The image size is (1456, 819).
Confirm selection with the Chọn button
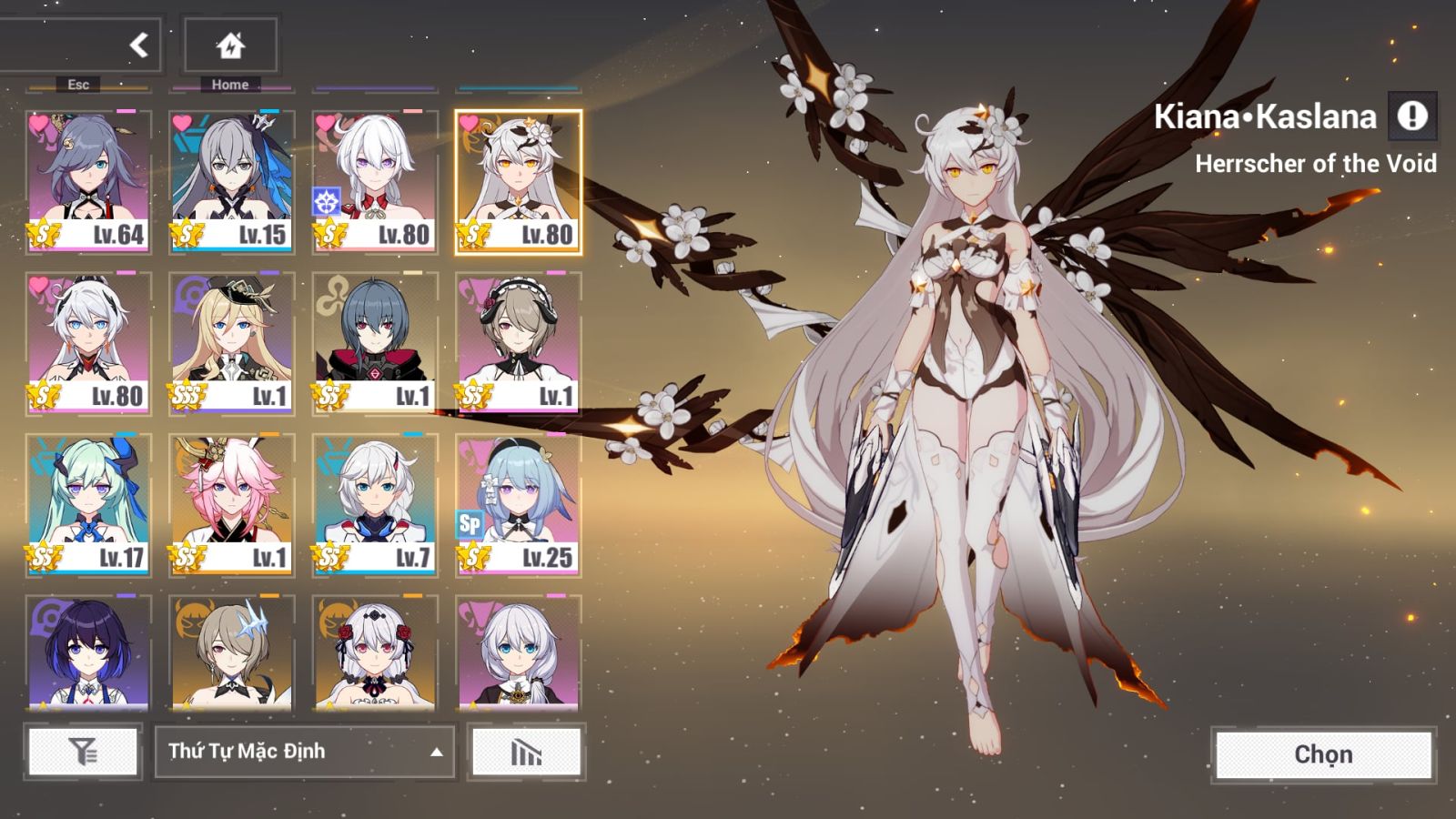(x=1323, y=754)
